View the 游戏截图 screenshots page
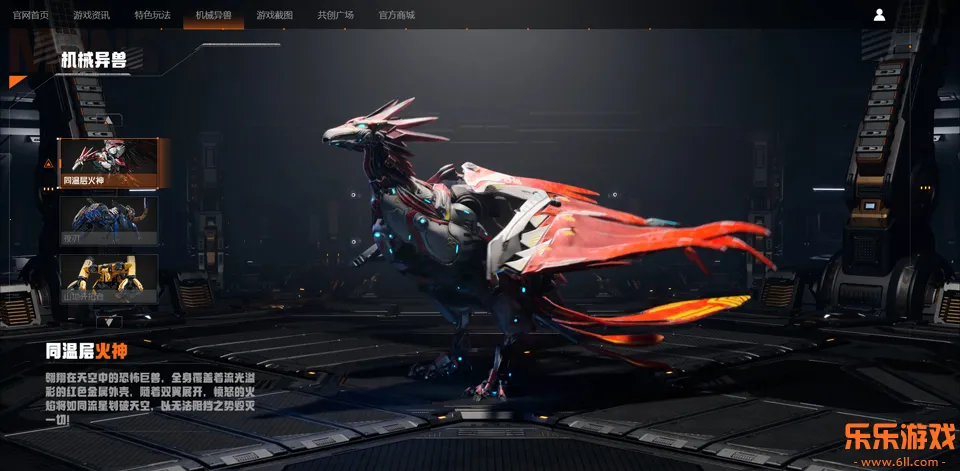Screen dimensions: 960x471 (x=274, y=15)
